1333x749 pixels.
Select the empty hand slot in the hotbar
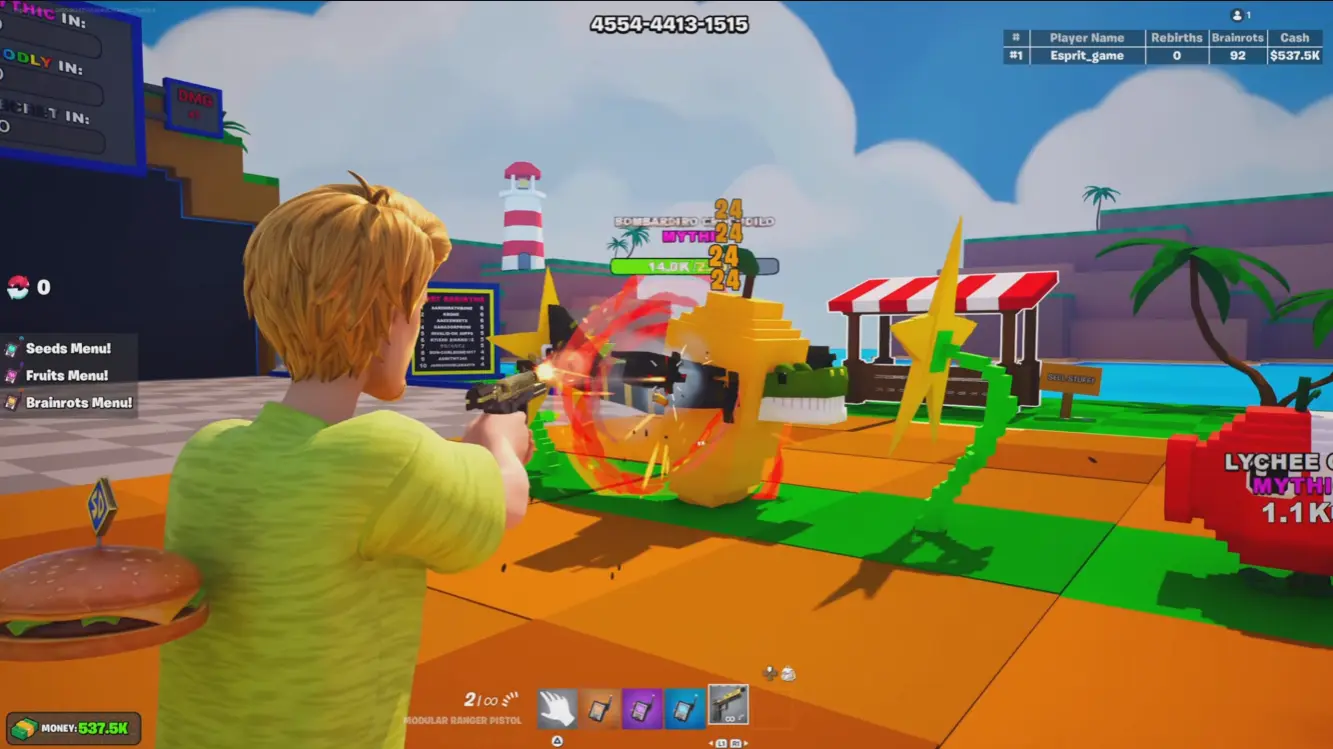(556, 706)
